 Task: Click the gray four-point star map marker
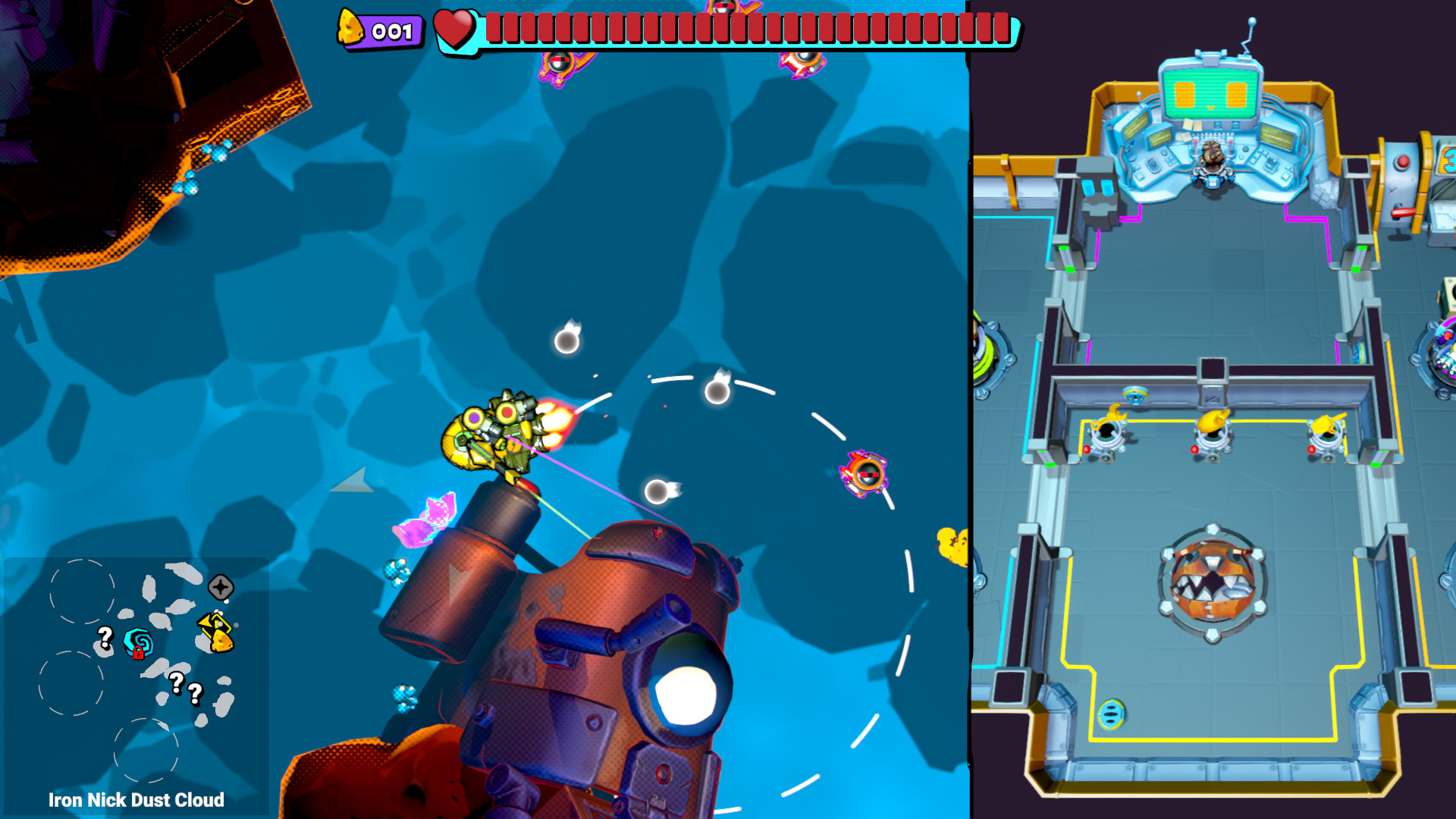point(221,587)
